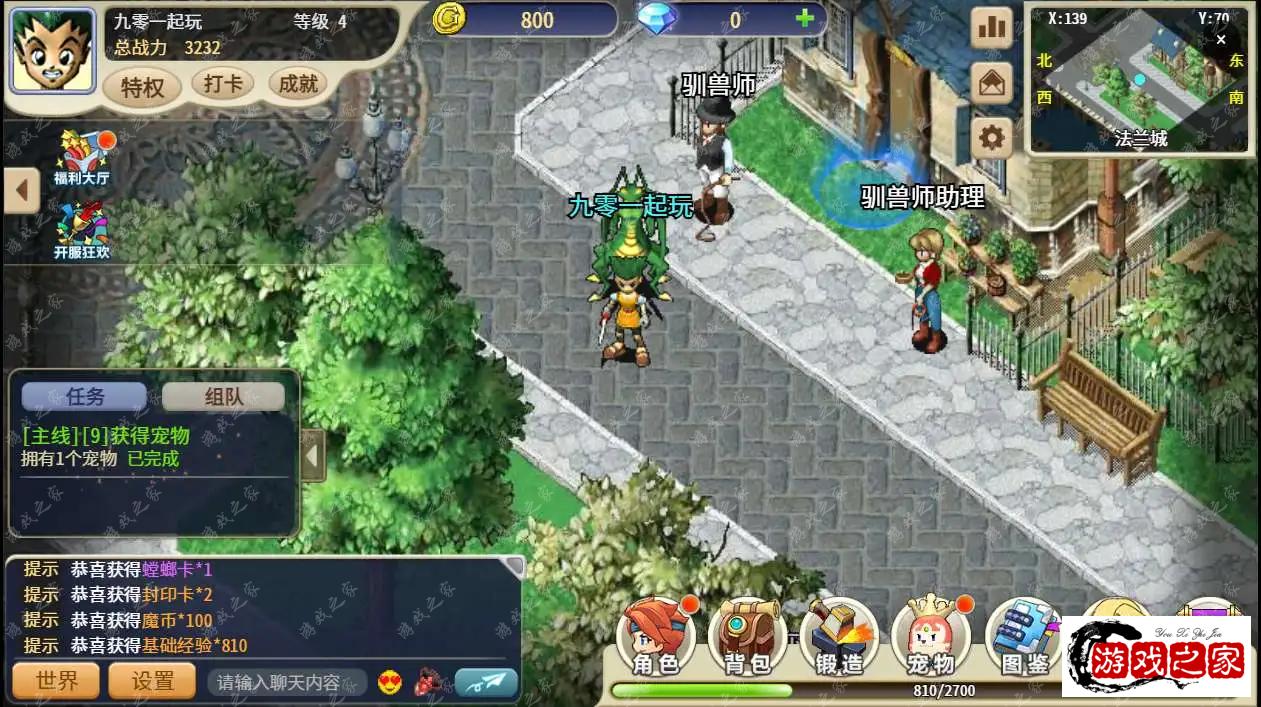The image size is (1261, 707).
Task: Open the 宠物 pet menu
Action: 930,637
